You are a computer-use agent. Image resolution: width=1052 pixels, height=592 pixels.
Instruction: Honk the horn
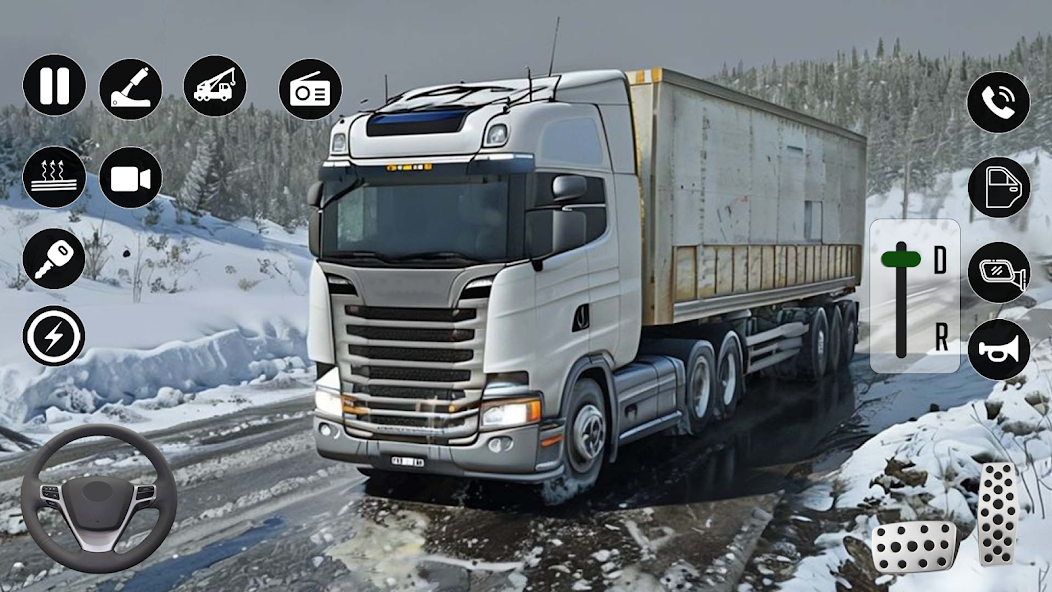[x=998, y=350]
